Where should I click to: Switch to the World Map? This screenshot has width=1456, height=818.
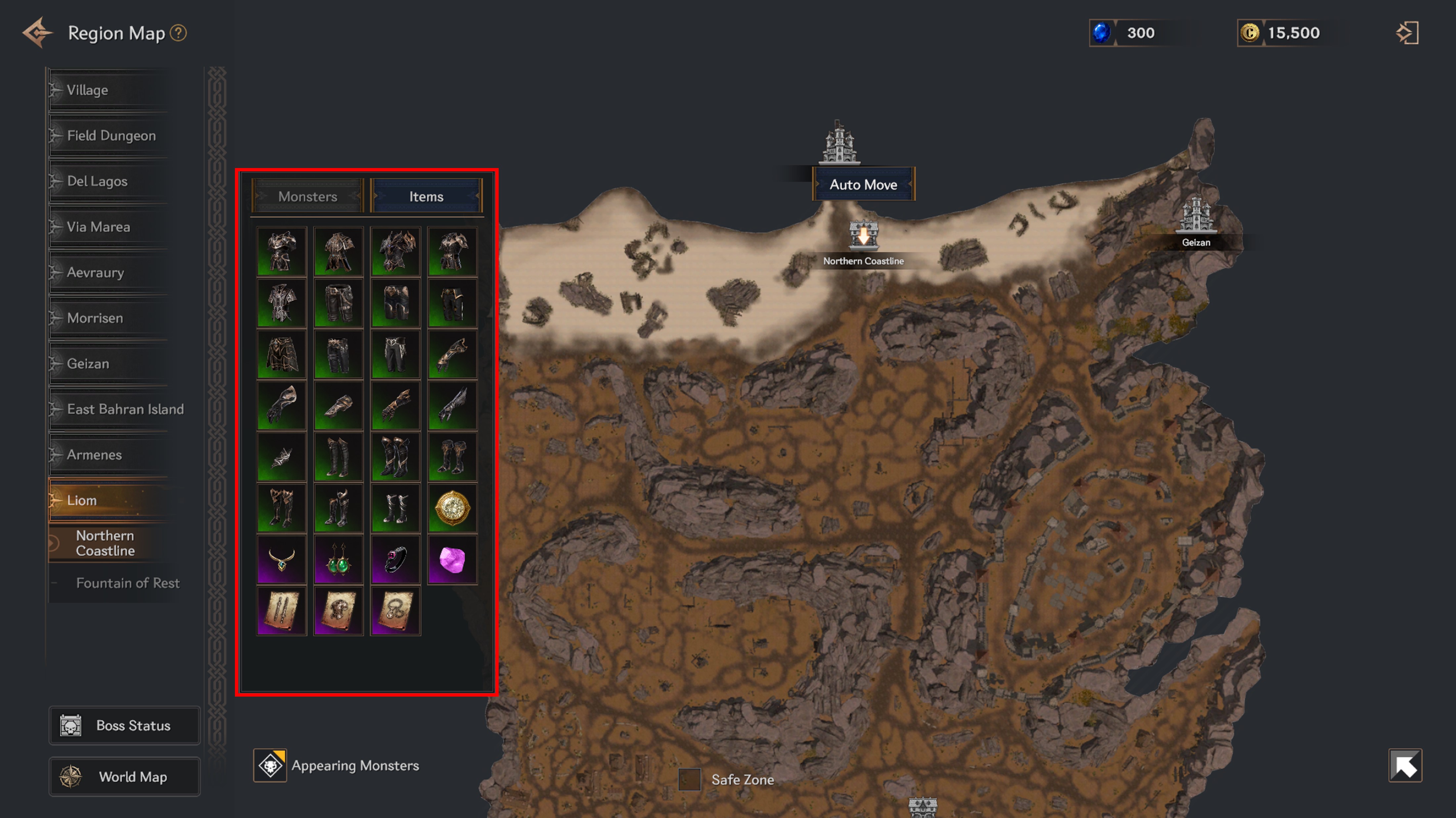pos(124,777)
